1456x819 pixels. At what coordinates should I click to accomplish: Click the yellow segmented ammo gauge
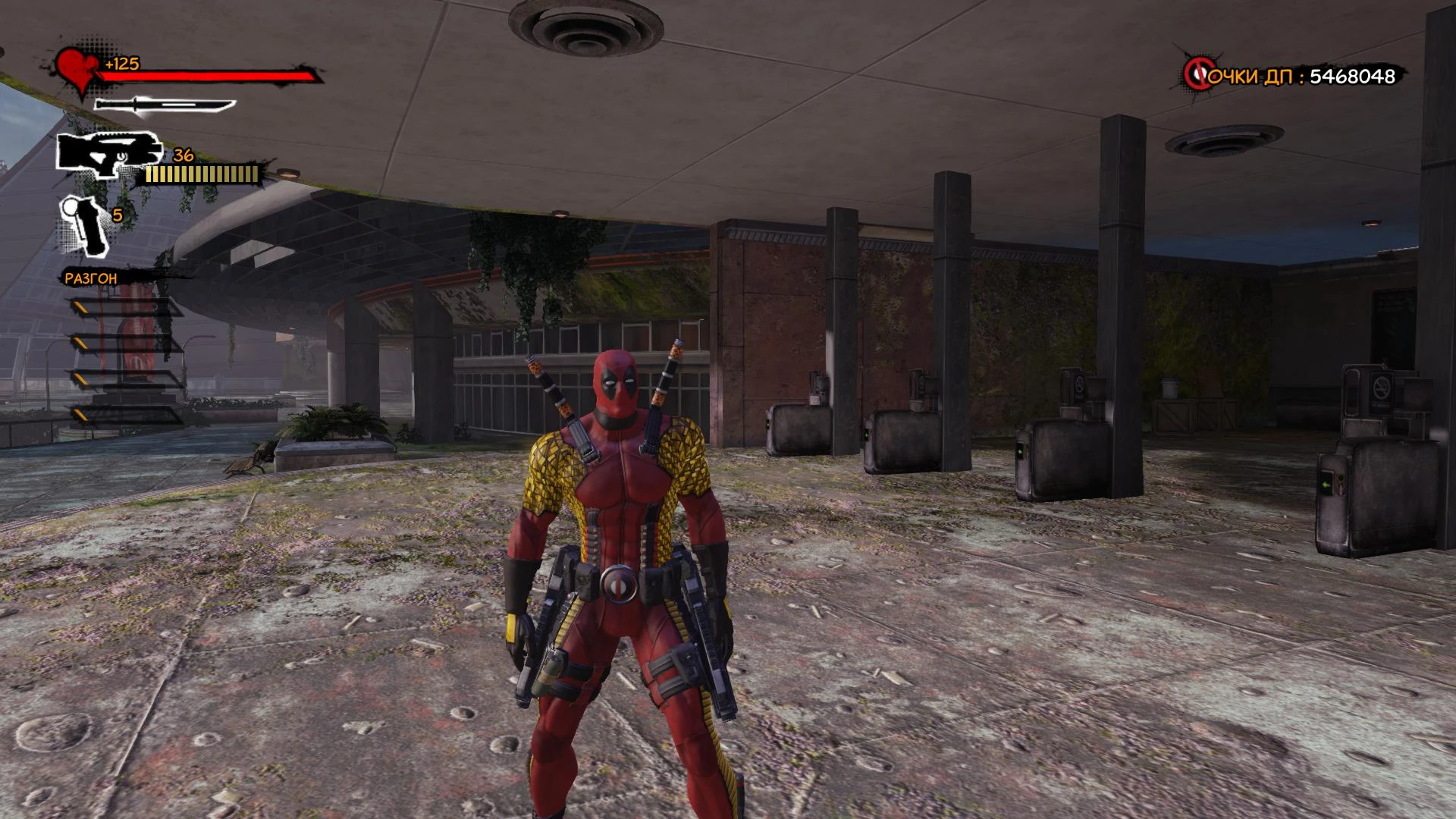(201, 173)
